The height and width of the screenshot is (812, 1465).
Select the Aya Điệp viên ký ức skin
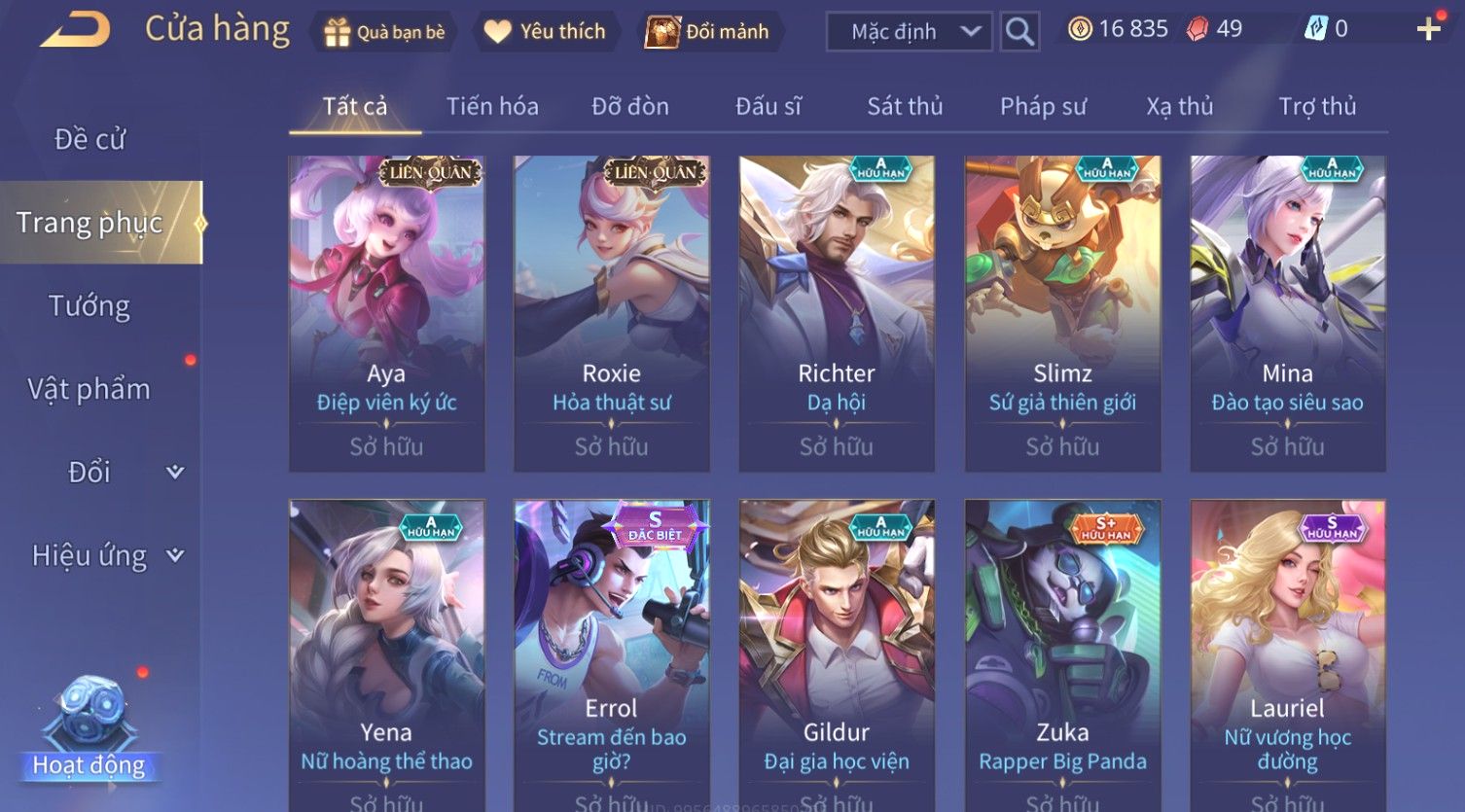386,313
